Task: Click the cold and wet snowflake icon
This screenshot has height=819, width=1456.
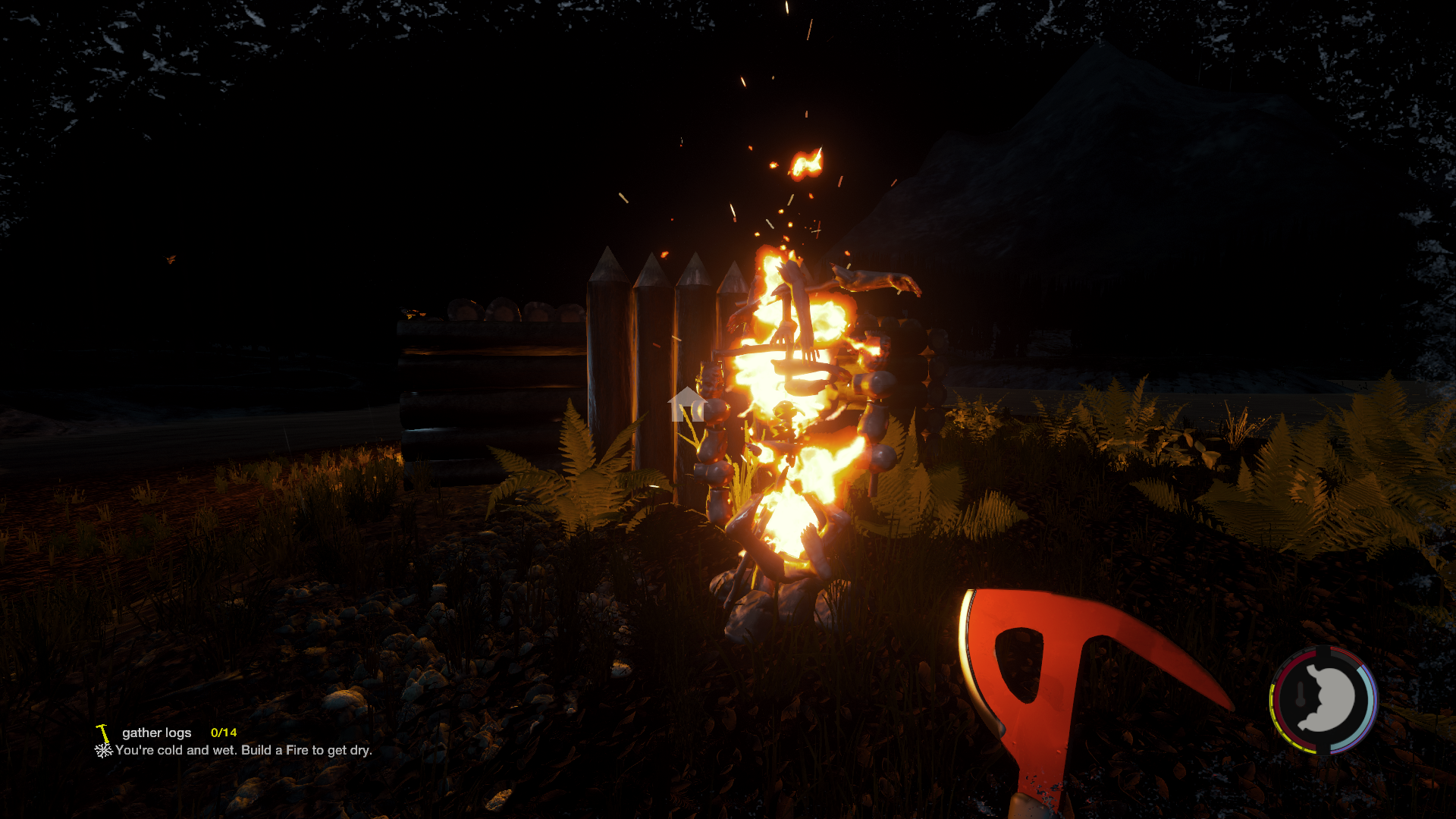Action: [x=103, y=751]
